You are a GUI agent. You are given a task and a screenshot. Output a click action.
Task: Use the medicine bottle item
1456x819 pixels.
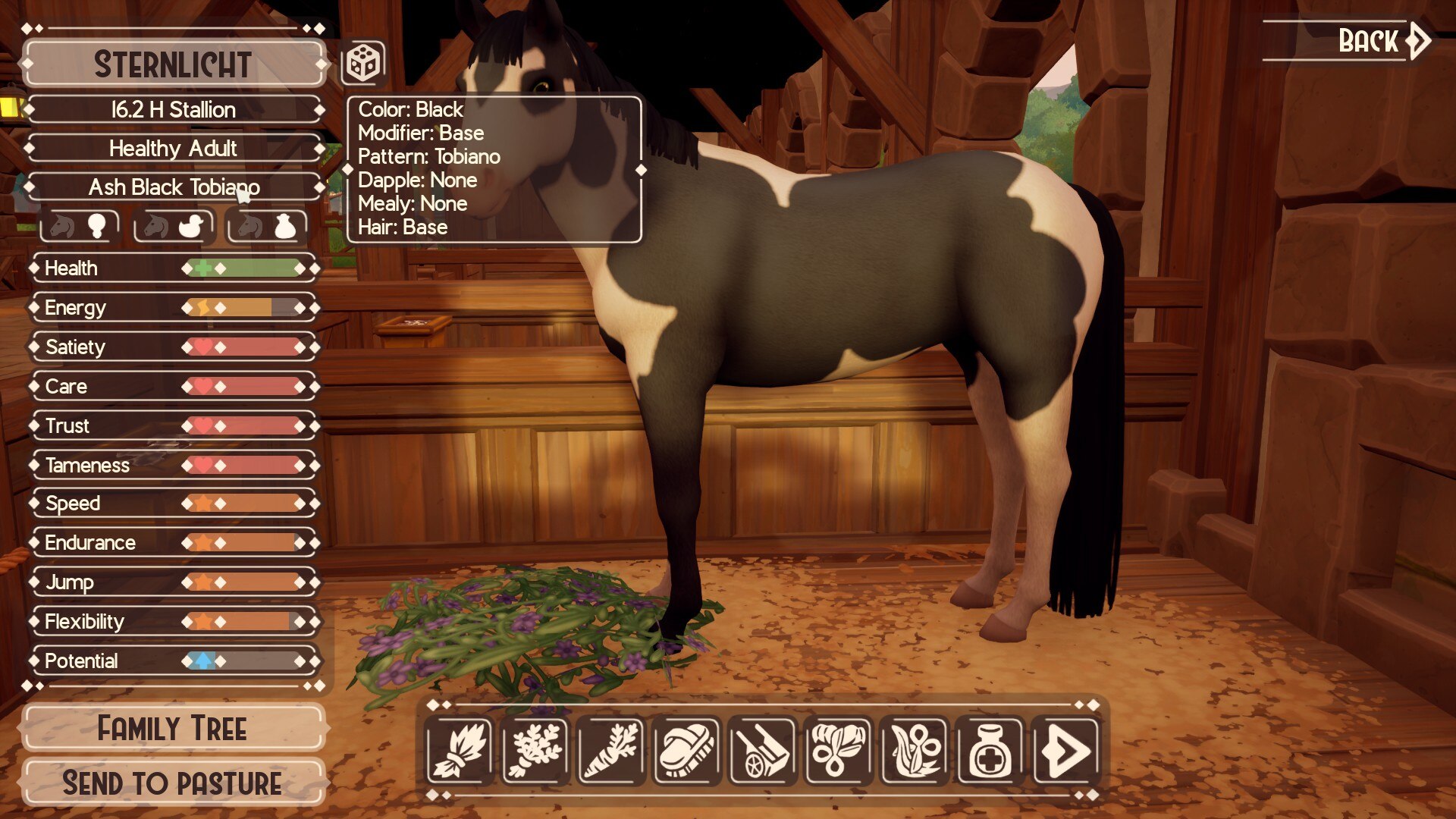pos(990,751)
